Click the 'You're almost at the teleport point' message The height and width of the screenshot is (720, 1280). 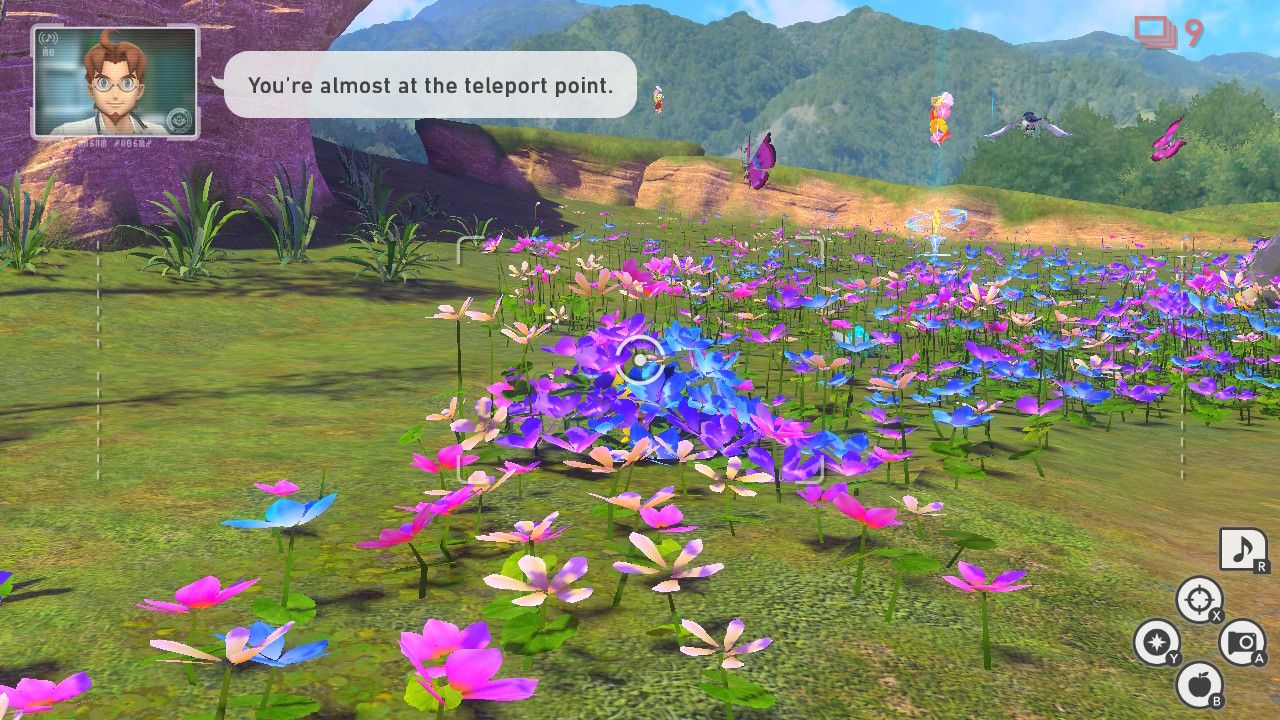430,86
